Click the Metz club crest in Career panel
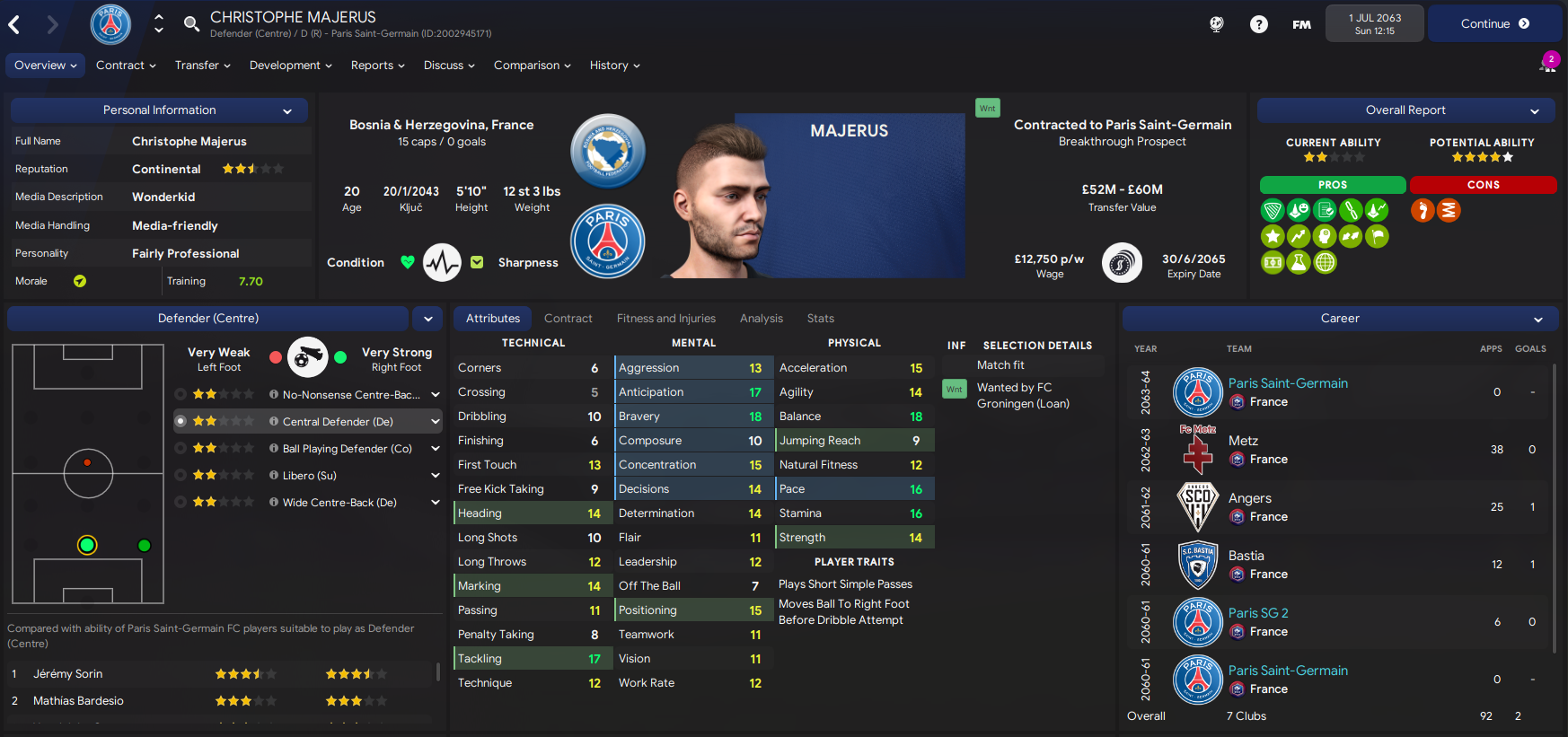The width and height of the screenshot is (1568, 737). pyautogui.click(x=1197, y=450)
